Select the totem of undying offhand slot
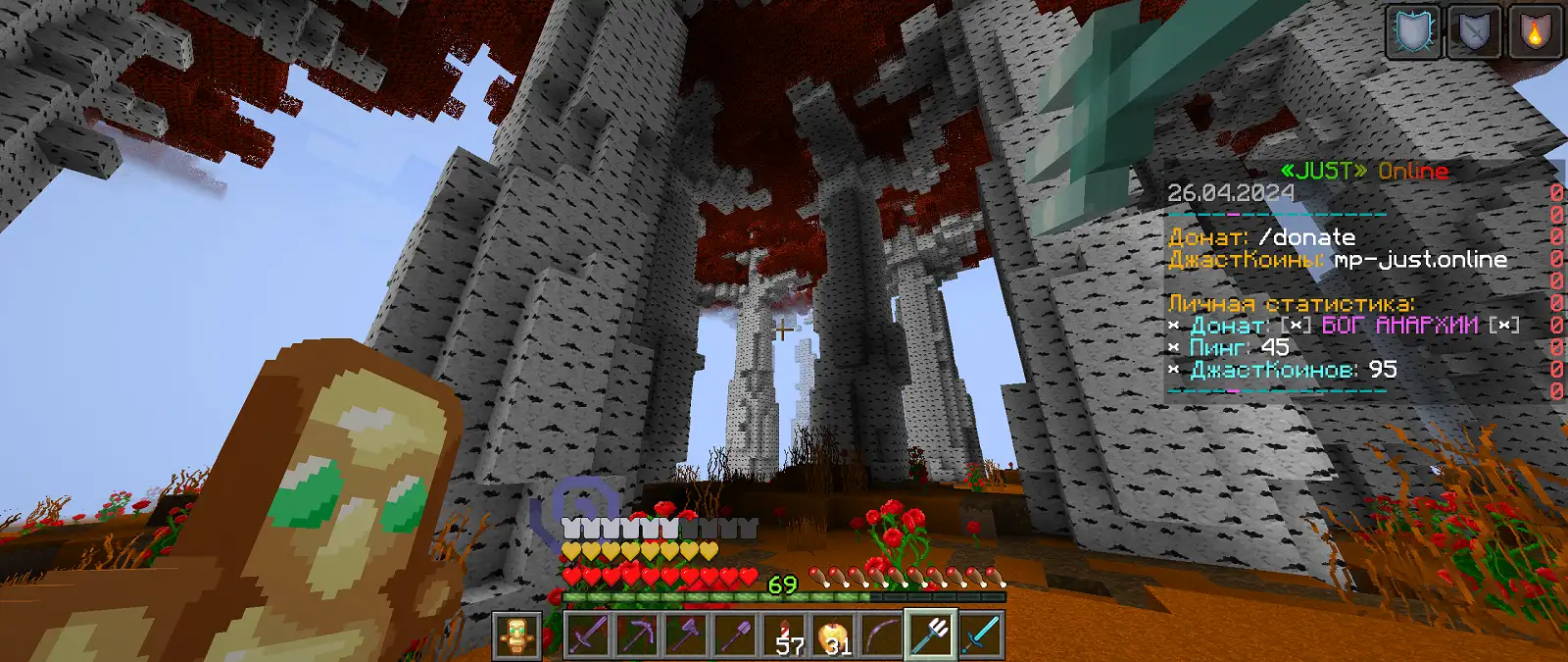 pos(516,636)
